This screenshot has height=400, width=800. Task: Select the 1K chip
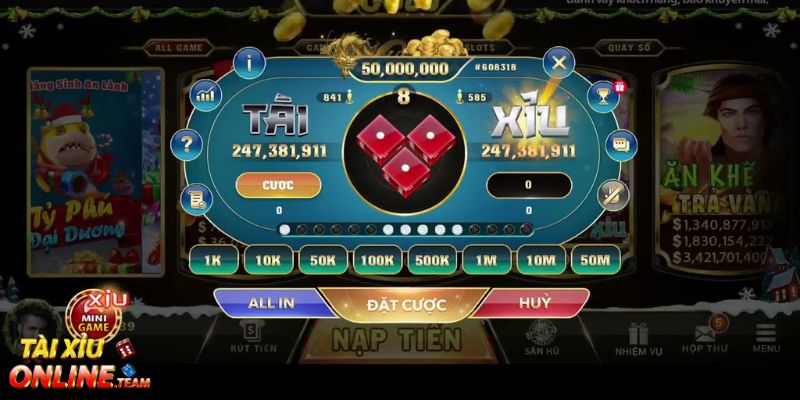point(214,260)
